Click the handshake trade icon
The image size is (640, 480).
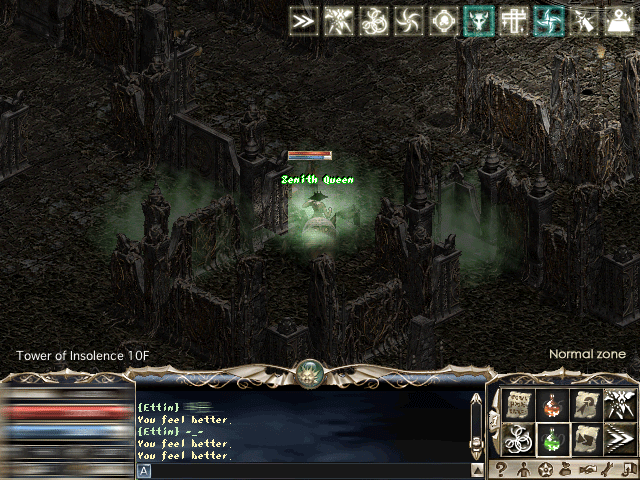point(588,469)
